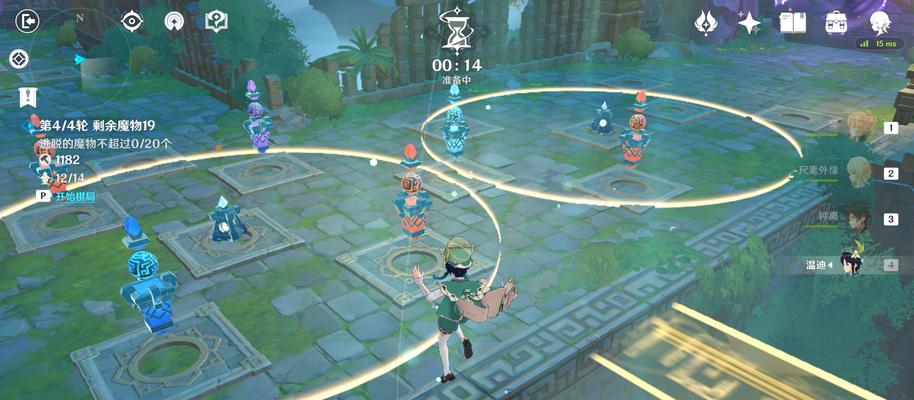Select the radar signal icon
Viewport: 914px width, 400px height.
click(x=174, y=21)
